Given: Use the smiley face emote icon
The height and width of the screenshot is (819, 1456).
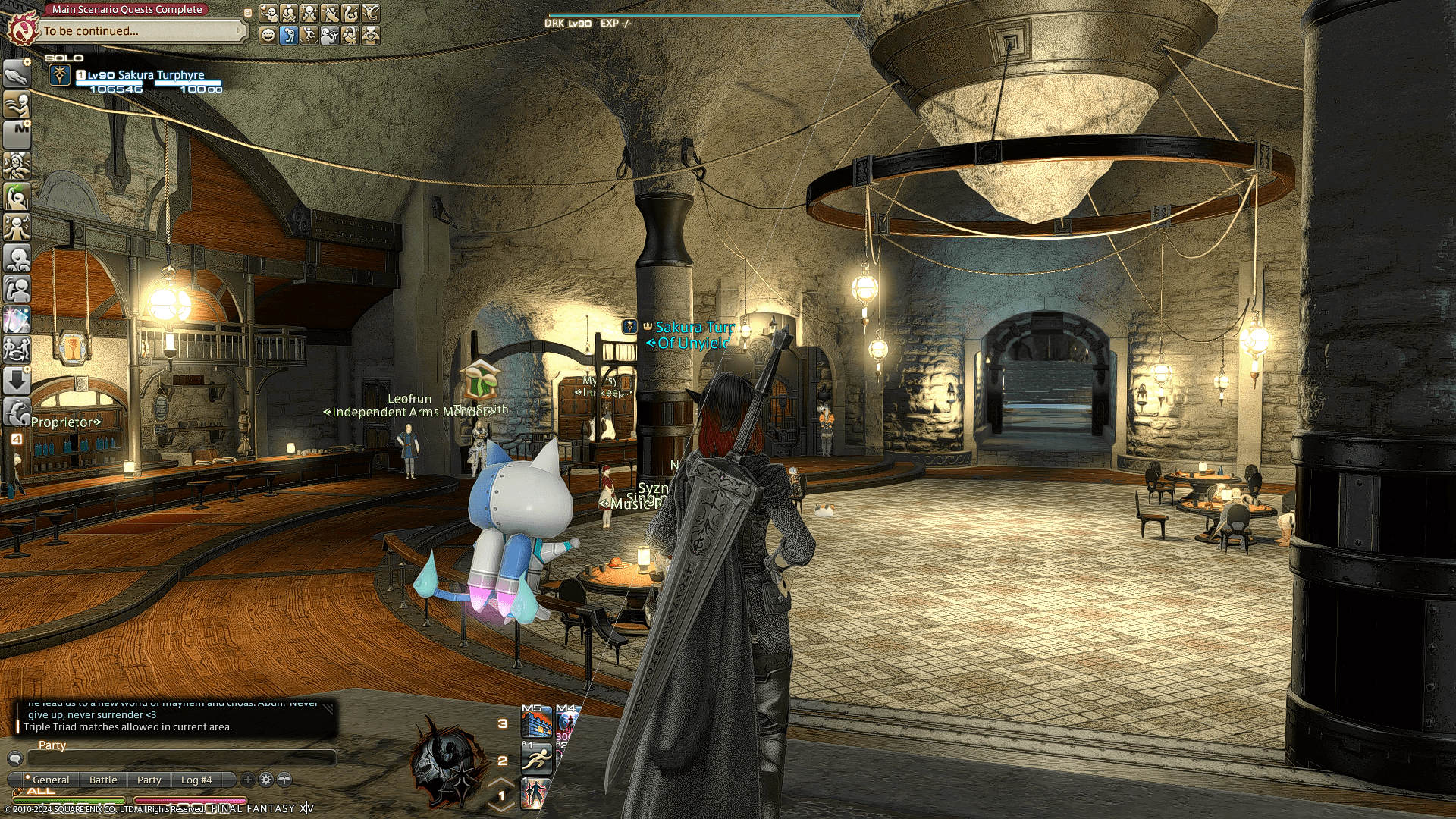Looking at the screenshot, I should (x=268, y=36).
